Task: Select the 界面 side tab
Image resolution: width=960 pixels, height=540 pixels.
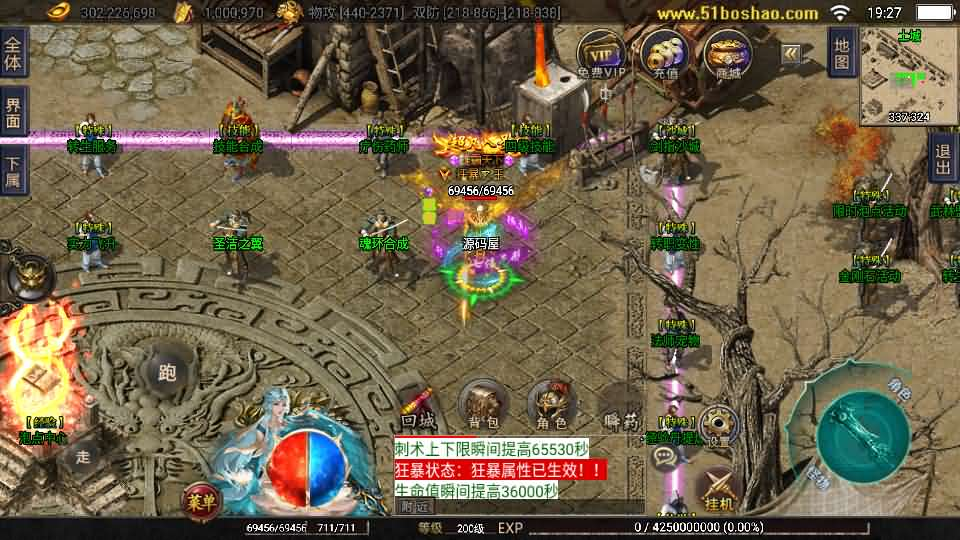Action: pyautogui.click(x=13, y=112)
